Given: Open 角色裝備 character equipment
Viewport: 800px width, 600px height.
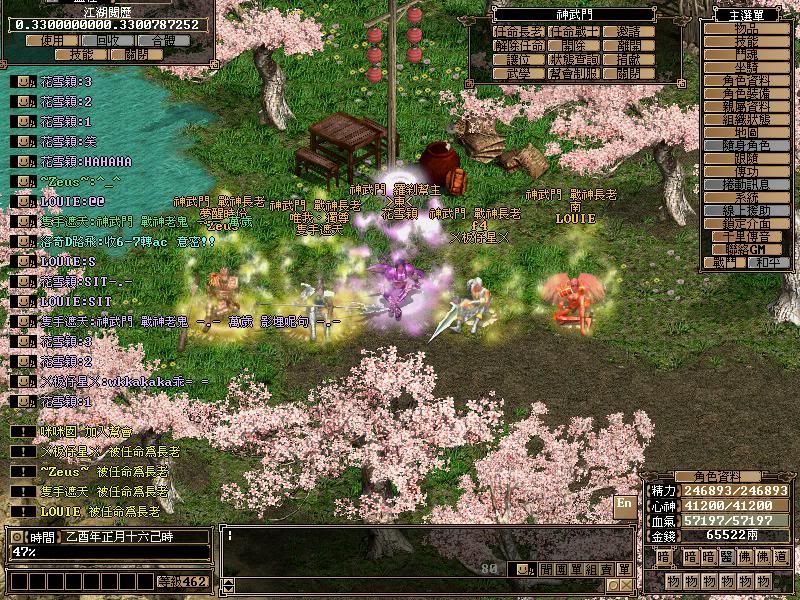Looking at the screenshot, I should click(746, 93).
